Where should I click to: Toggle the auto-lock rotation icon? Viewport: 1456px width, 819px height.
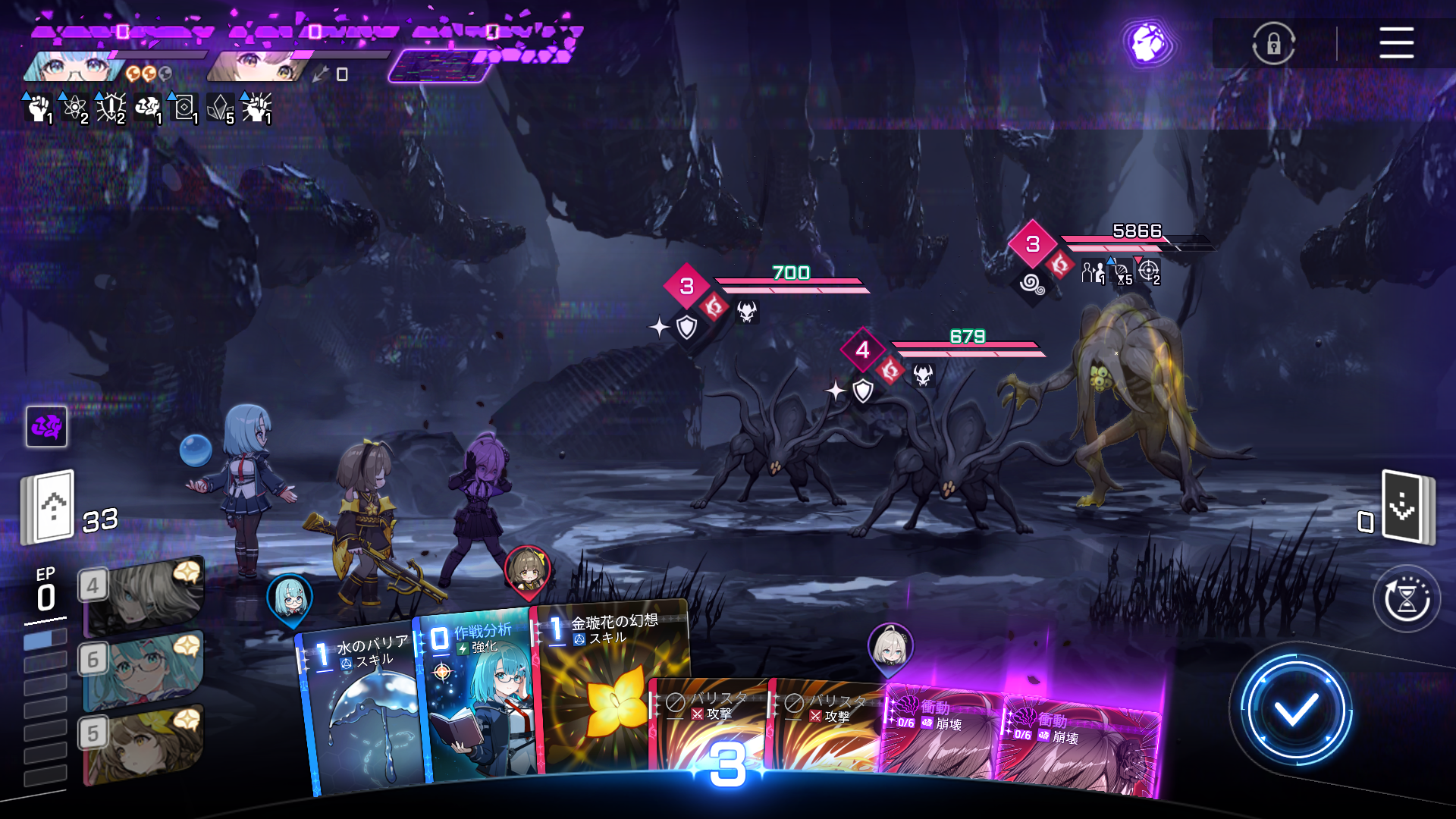[x=1273, y=43]
